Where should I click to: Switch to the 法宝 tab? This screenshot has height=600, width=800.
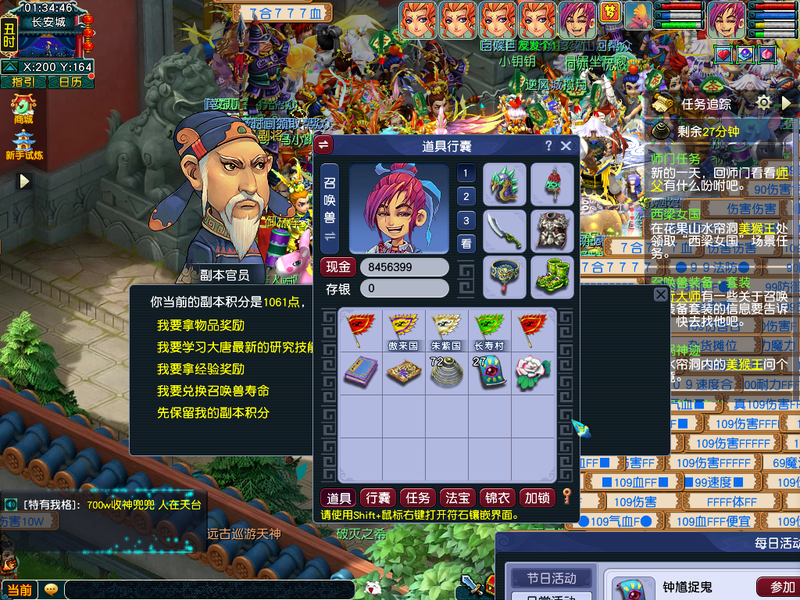[456, 498]
